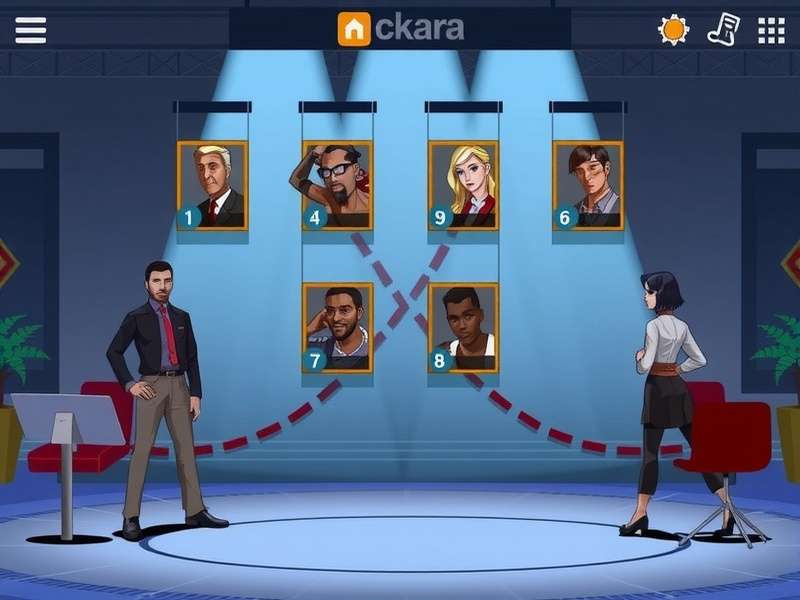Open the hamburger menu
Viewport: 800px width, 600px height.
point(30,30)
